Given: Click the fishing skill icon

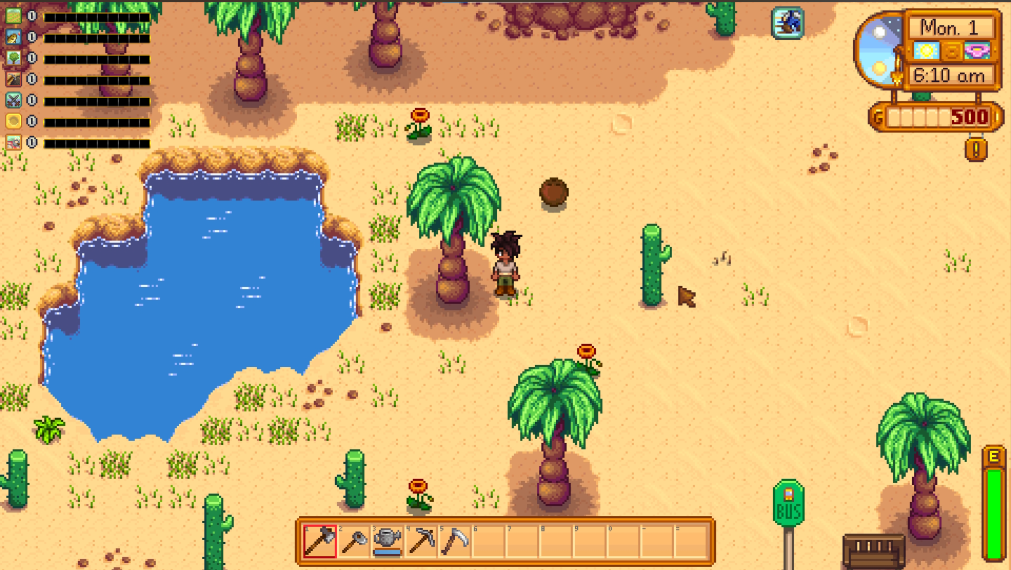Looking at the screenshot, I should coord(13,37).
